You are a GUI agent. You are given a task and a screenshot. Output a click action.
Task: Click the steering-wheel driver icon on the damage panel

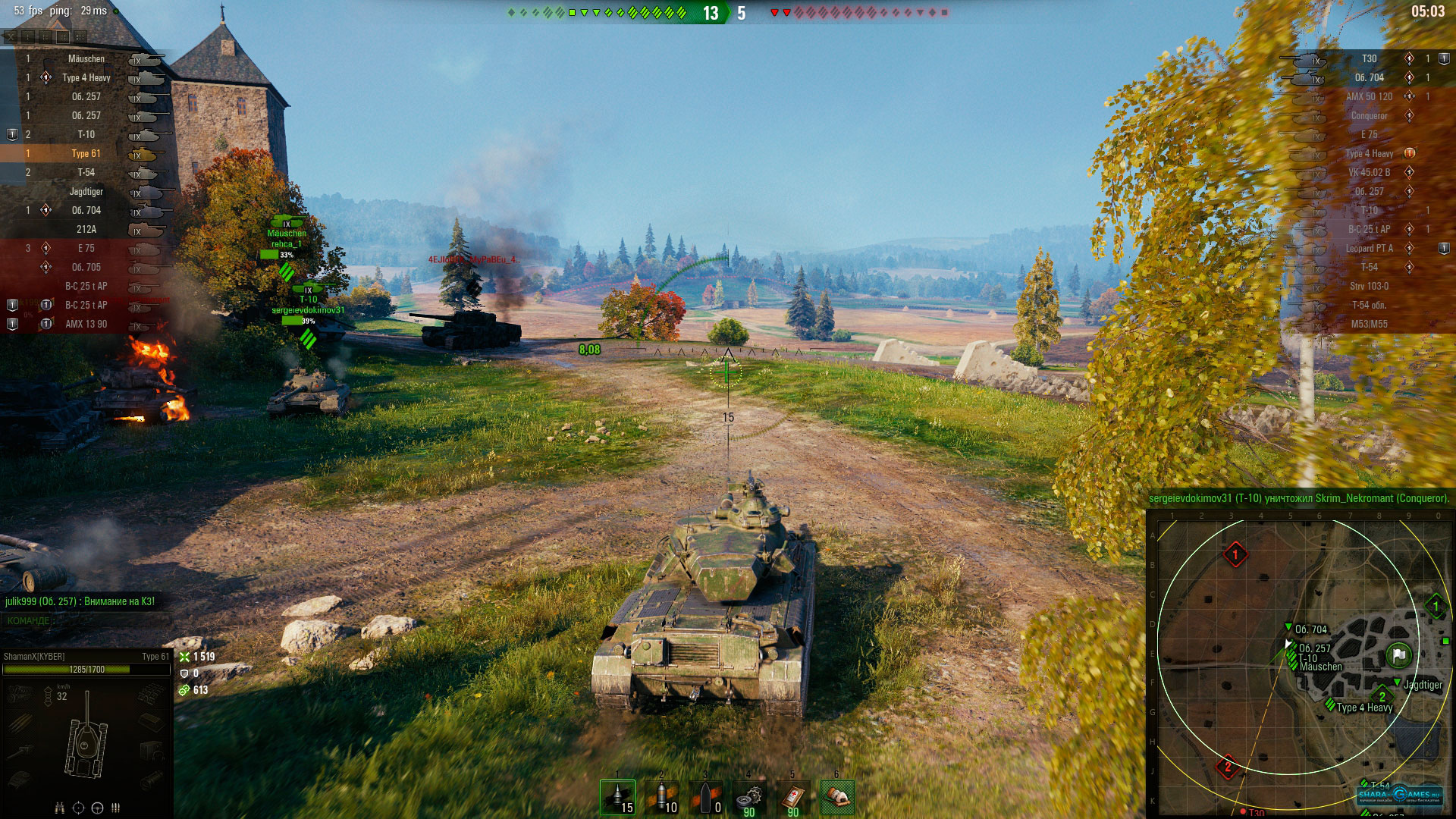point(97,808)
